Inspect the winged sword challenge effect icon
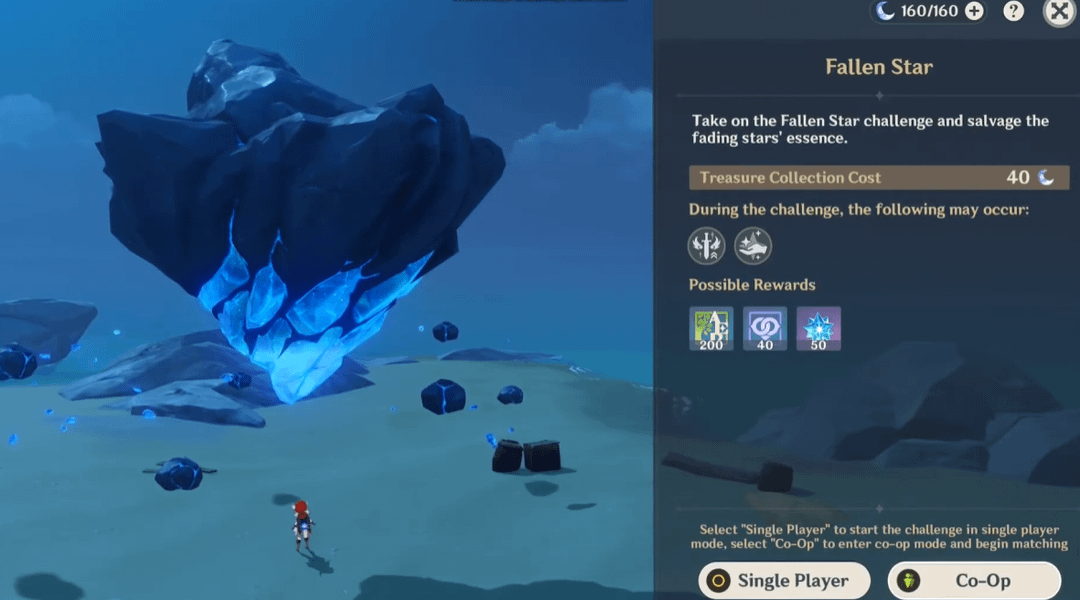The height and width of the screenshot is (600, 1080). click(x=707, y=246)
